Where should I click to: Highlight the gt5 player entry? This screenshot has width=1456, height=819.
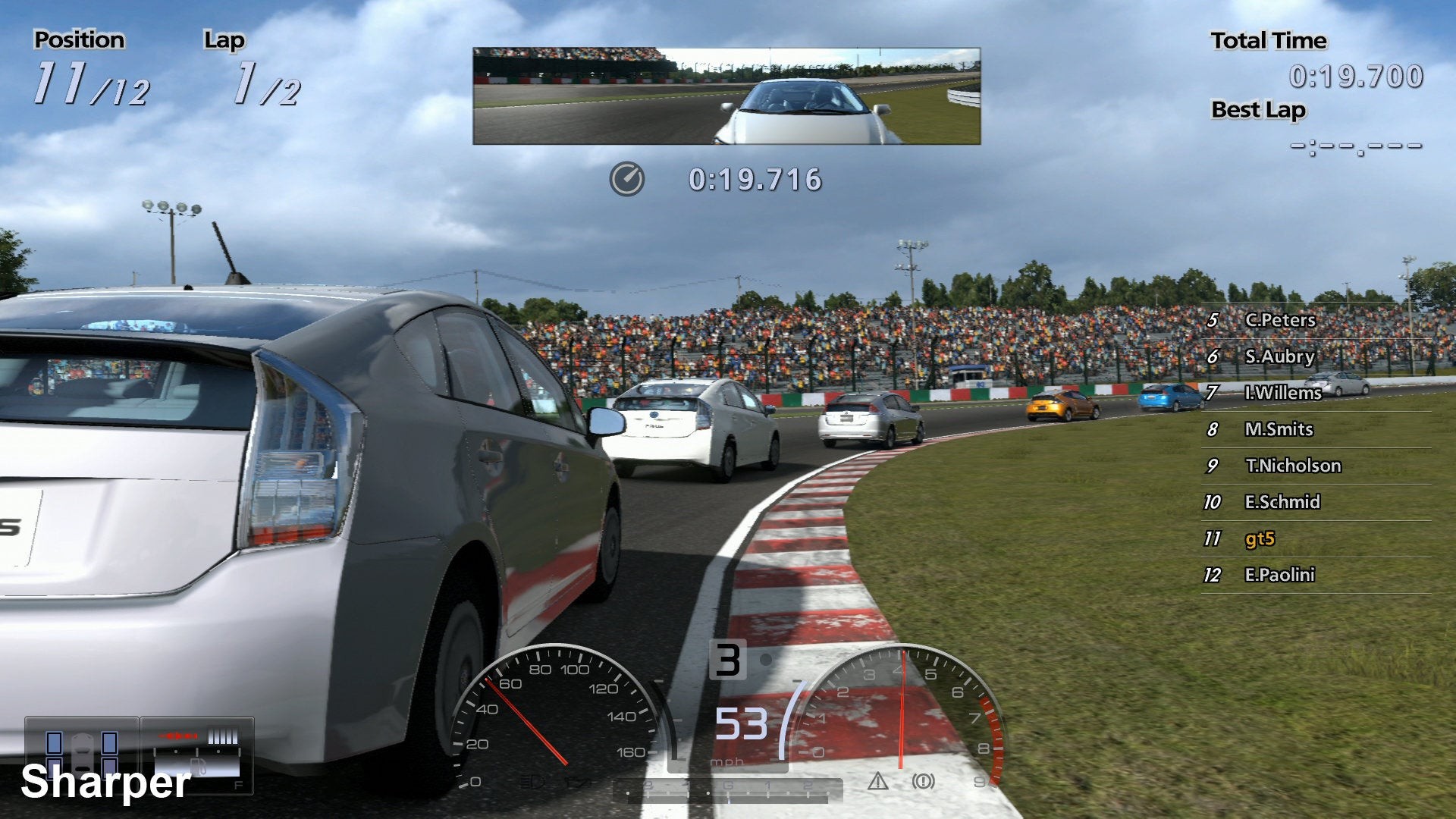1260,538
